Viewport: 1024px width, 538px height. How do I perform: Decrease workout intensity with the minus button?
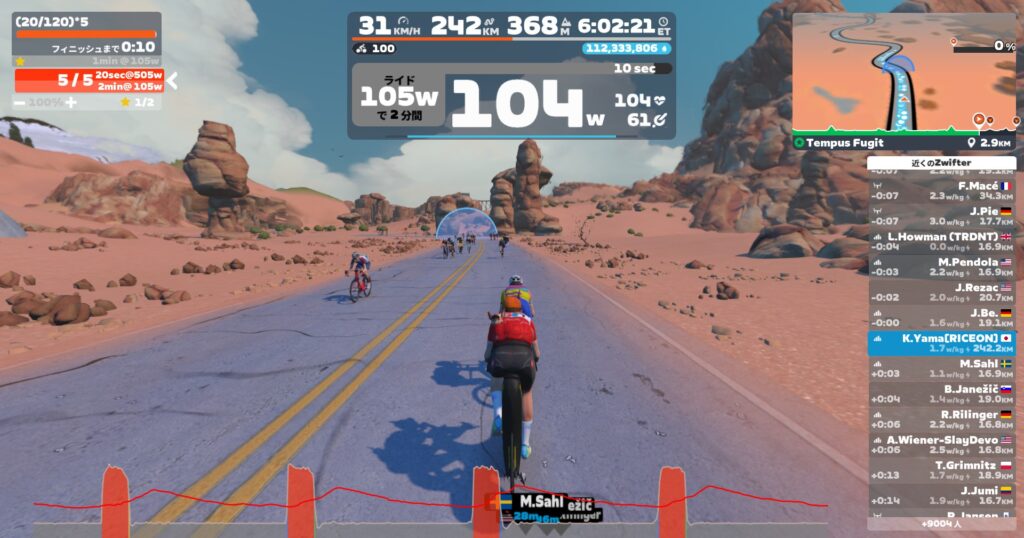(20, 102)
